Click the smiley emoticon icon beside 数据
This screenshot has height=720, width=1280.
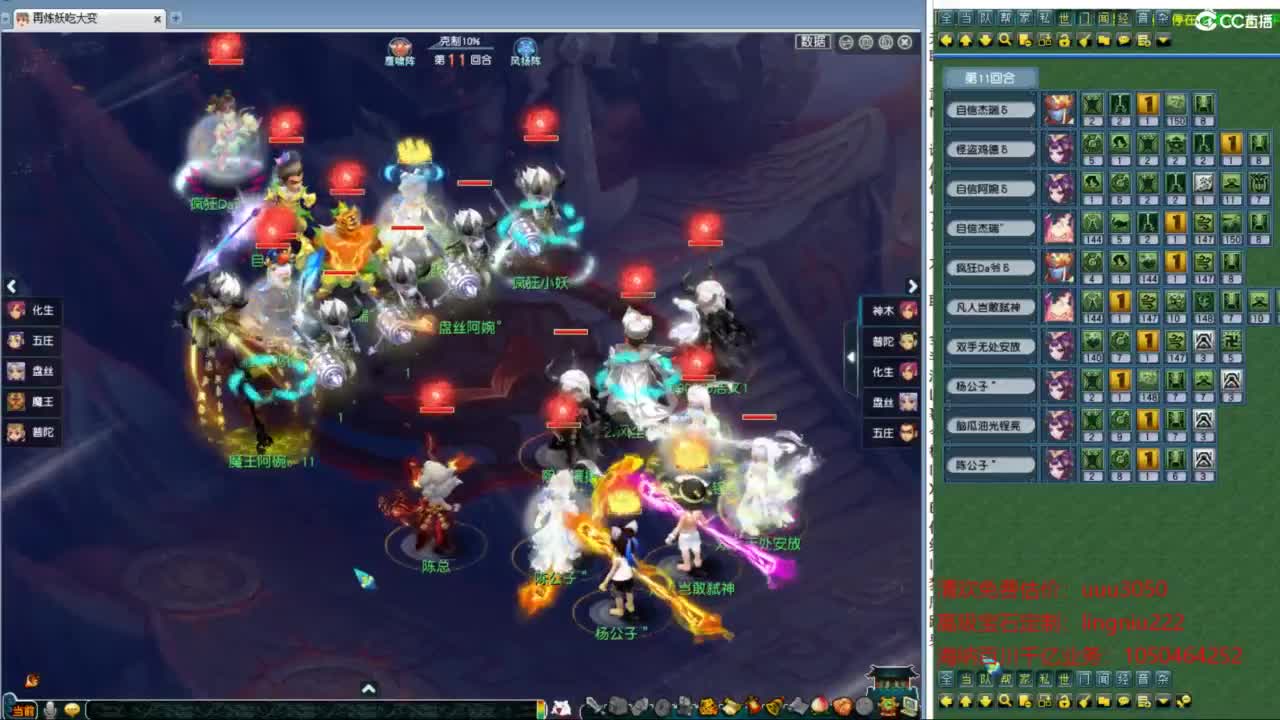846,41
